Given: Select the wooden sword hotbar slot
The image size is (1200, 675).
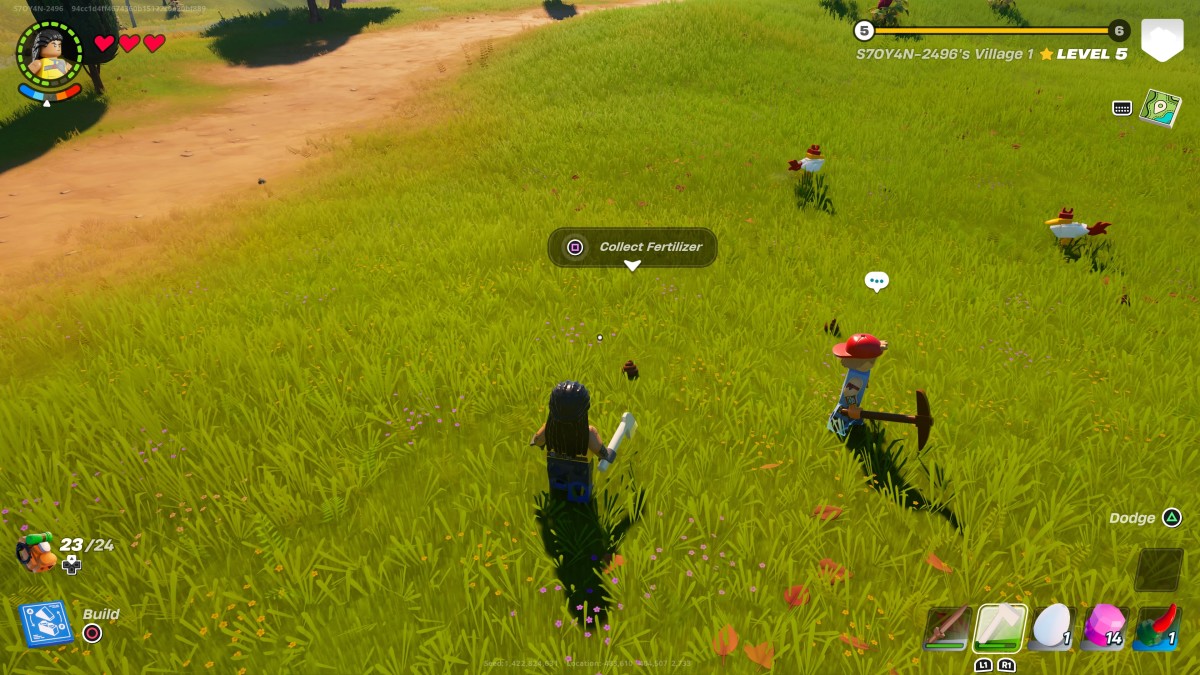Looking at the screenshot, I should [x=946, y=628].
